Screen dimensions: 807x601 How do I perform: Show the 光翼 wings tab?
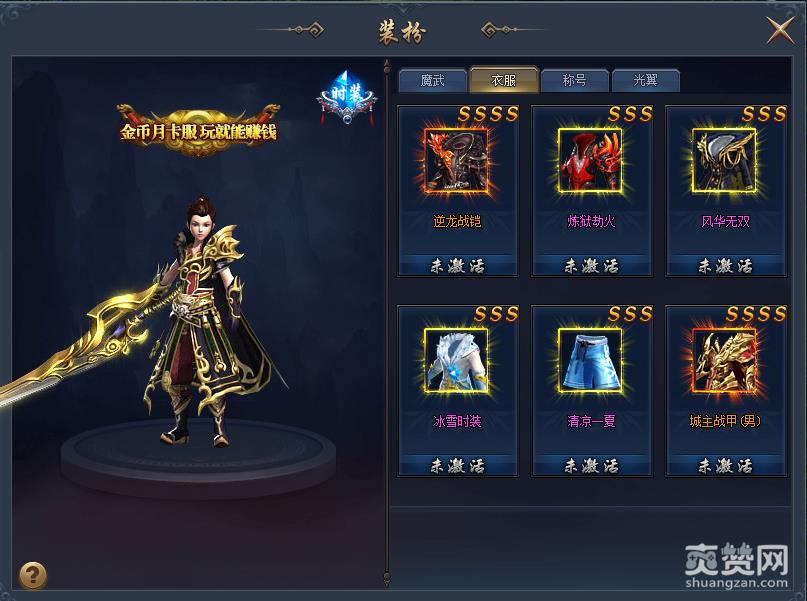[645, 81]
